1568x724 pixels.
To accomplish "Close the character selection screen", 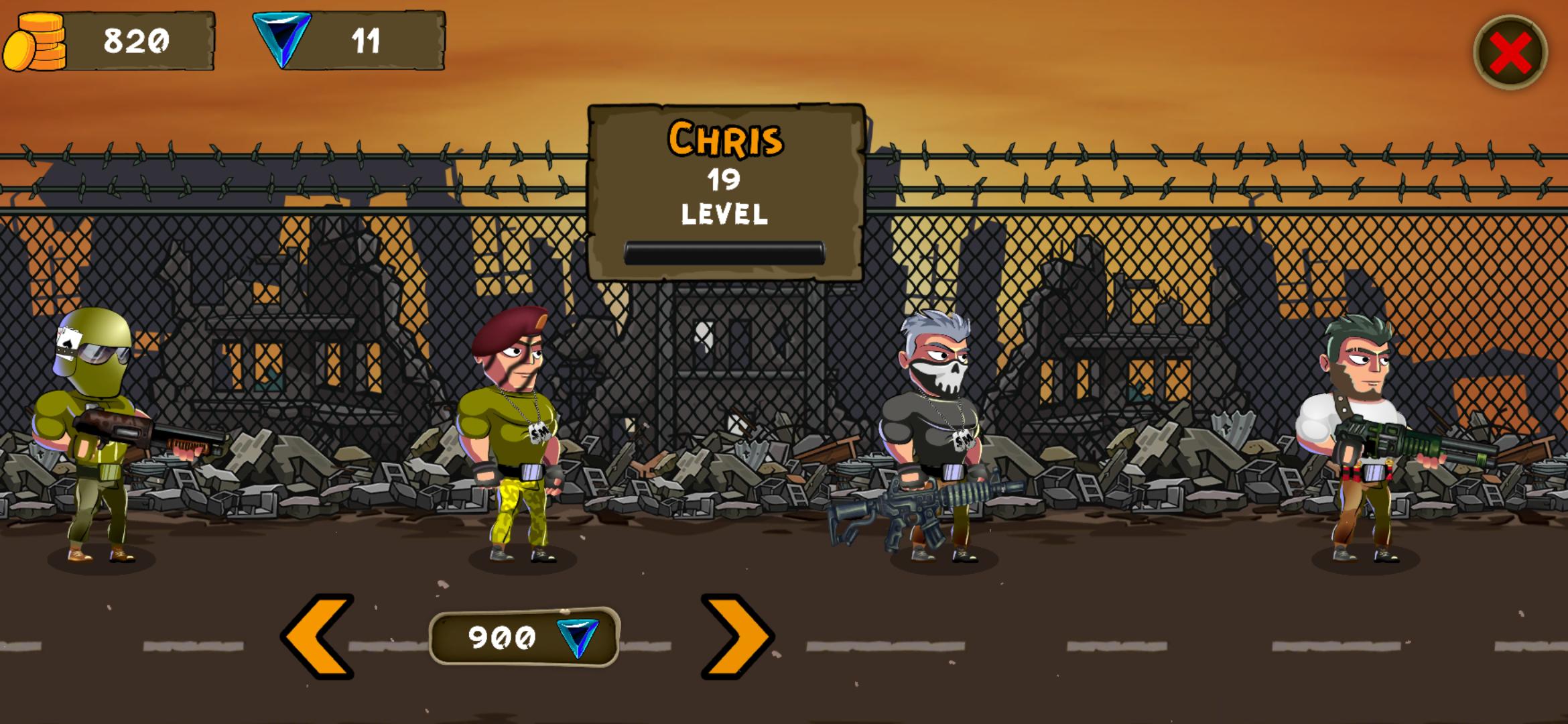I will click(x=1510, y=52).
